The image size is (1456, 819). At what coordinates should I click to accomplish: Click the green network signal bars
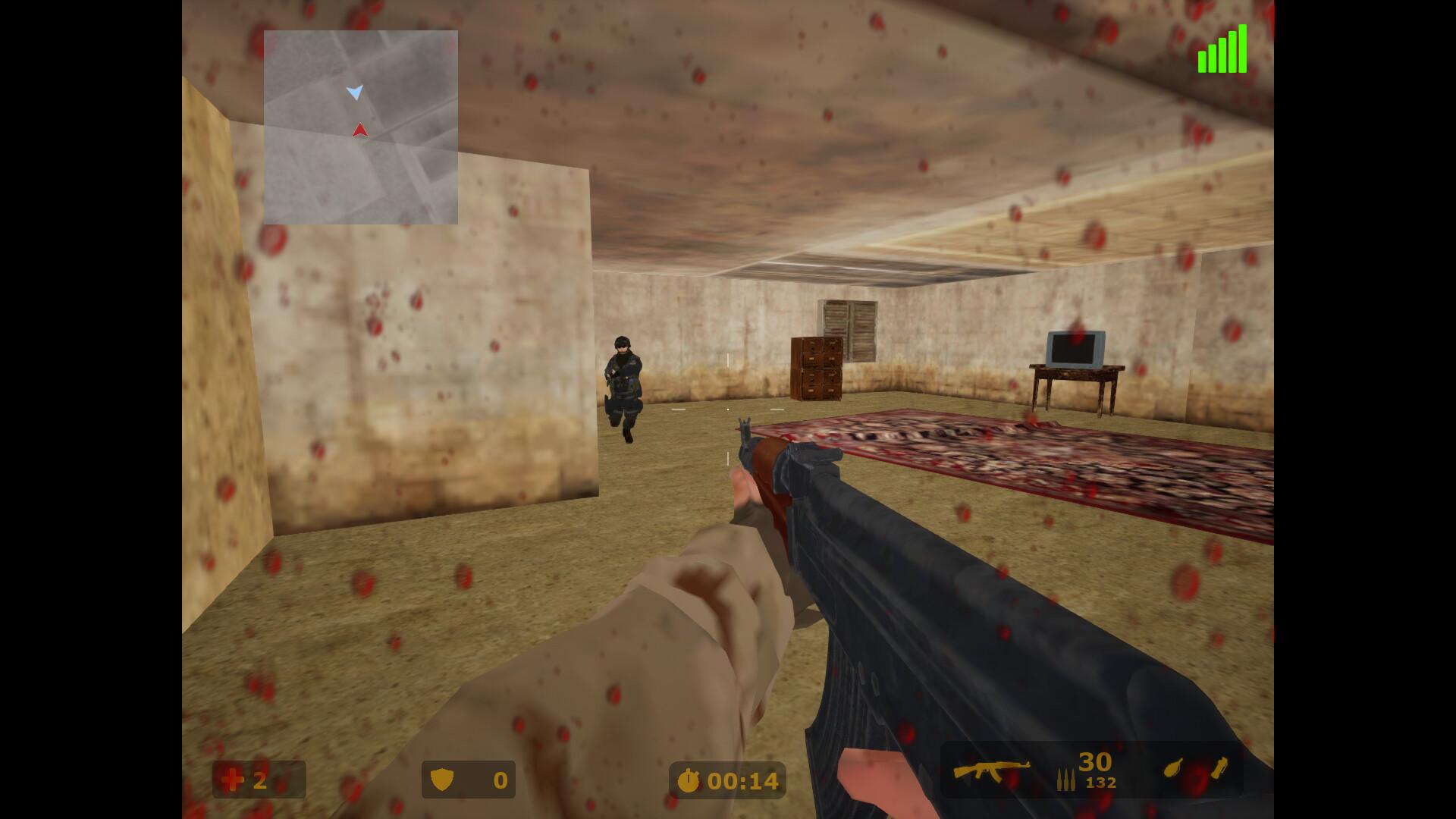click(x=1224, y=49)
